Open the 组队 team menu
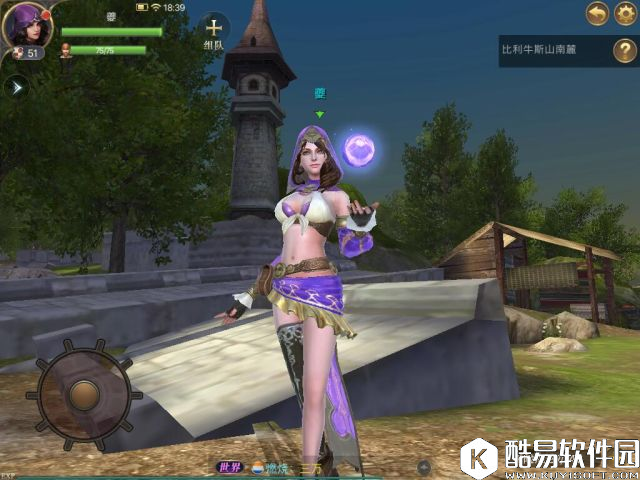 [x=213, y=30]
